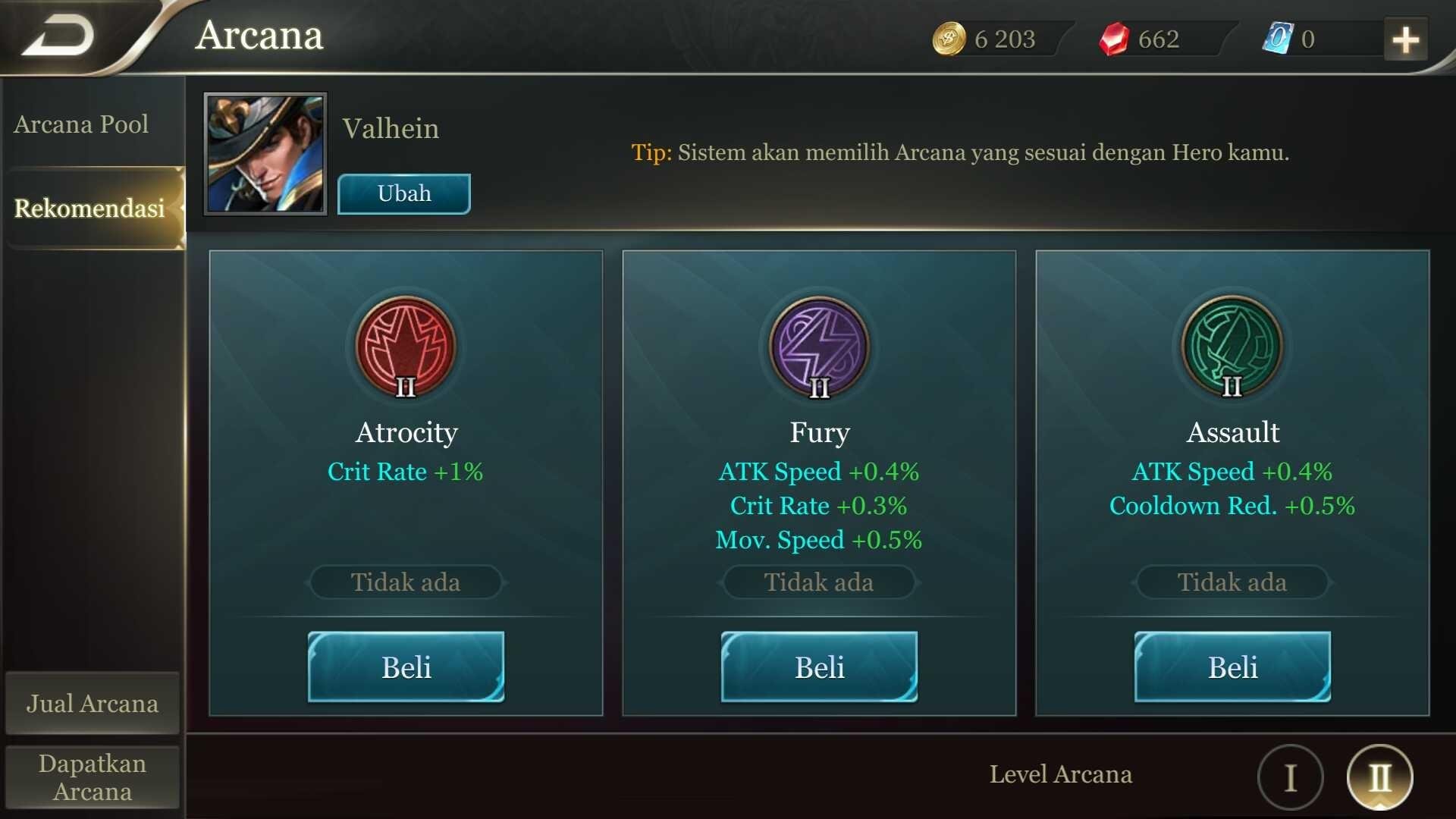Buy the Atrocity arcana with Beli

click(406, 667)
